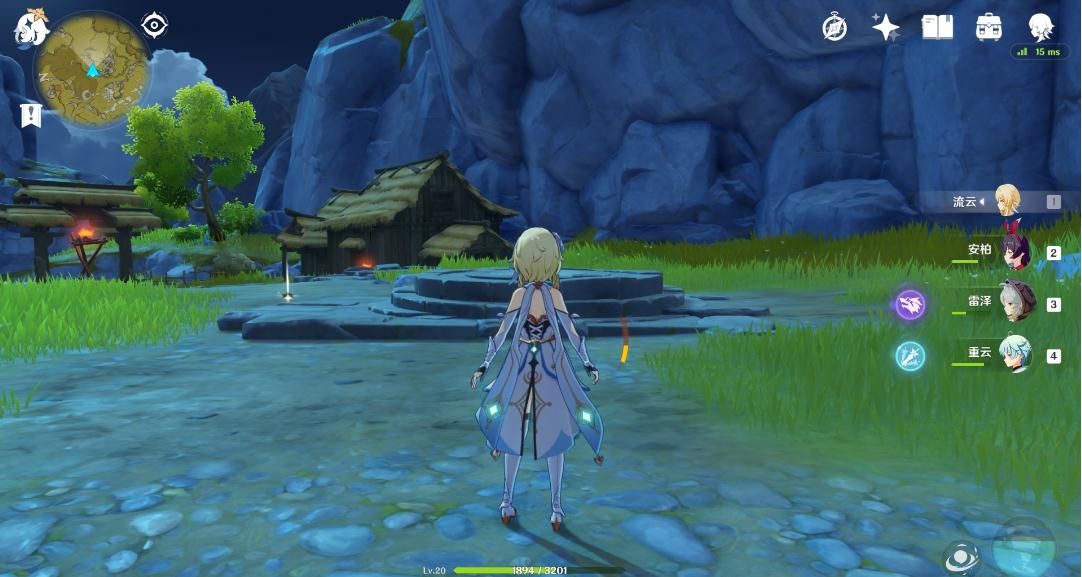Open the compass events icon
1082x577 pixels.
click(x=834, y=28)
